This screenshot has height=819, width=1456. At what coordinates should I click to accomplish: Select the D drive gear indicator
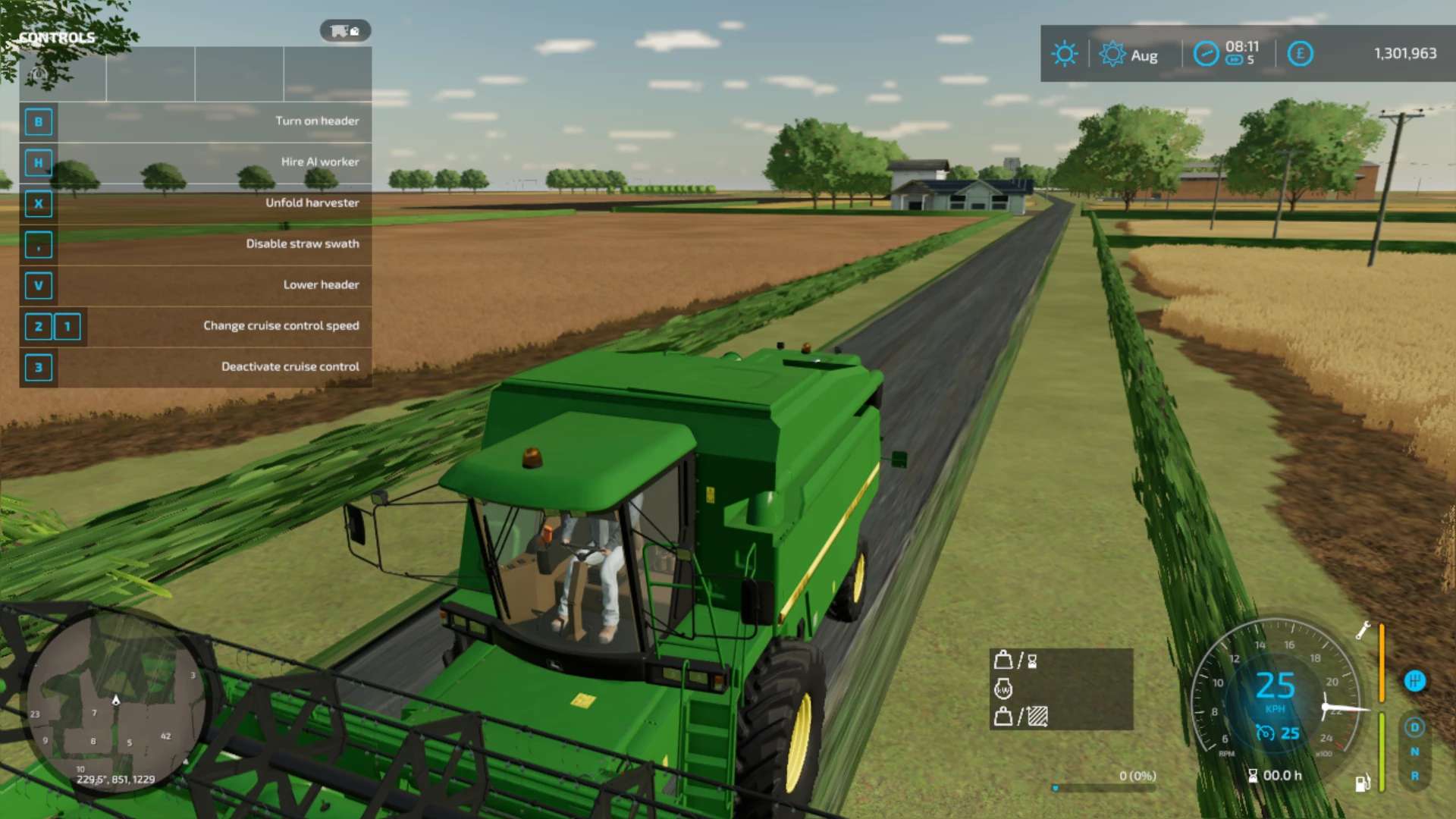(x=1414, y=727)
